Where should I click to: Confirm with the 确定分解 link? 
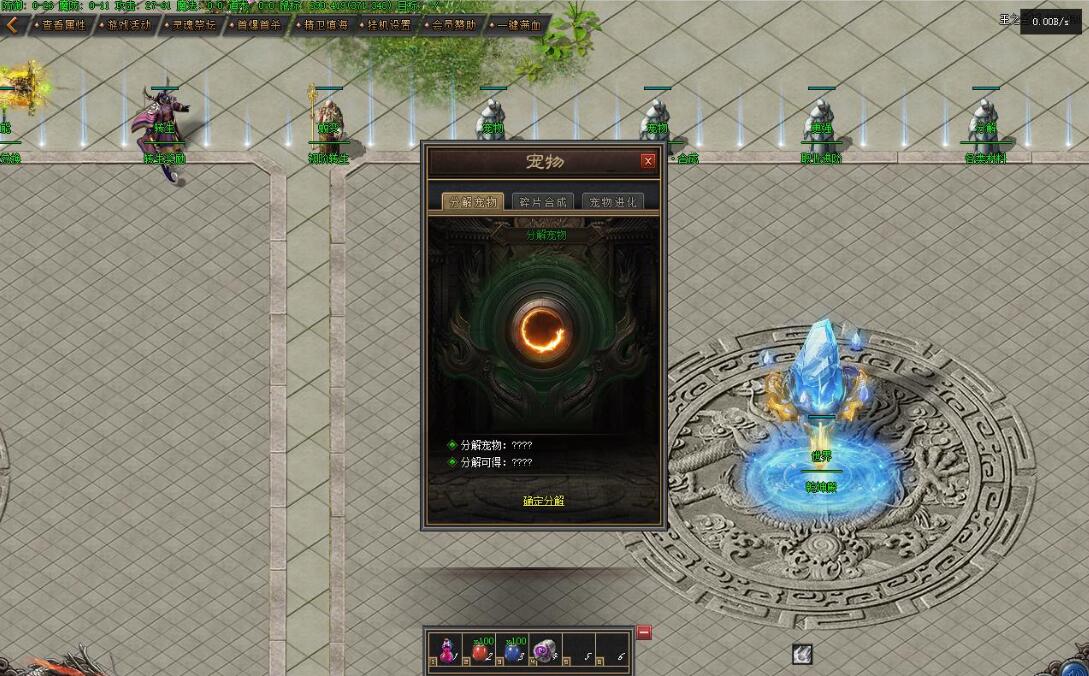543,500
